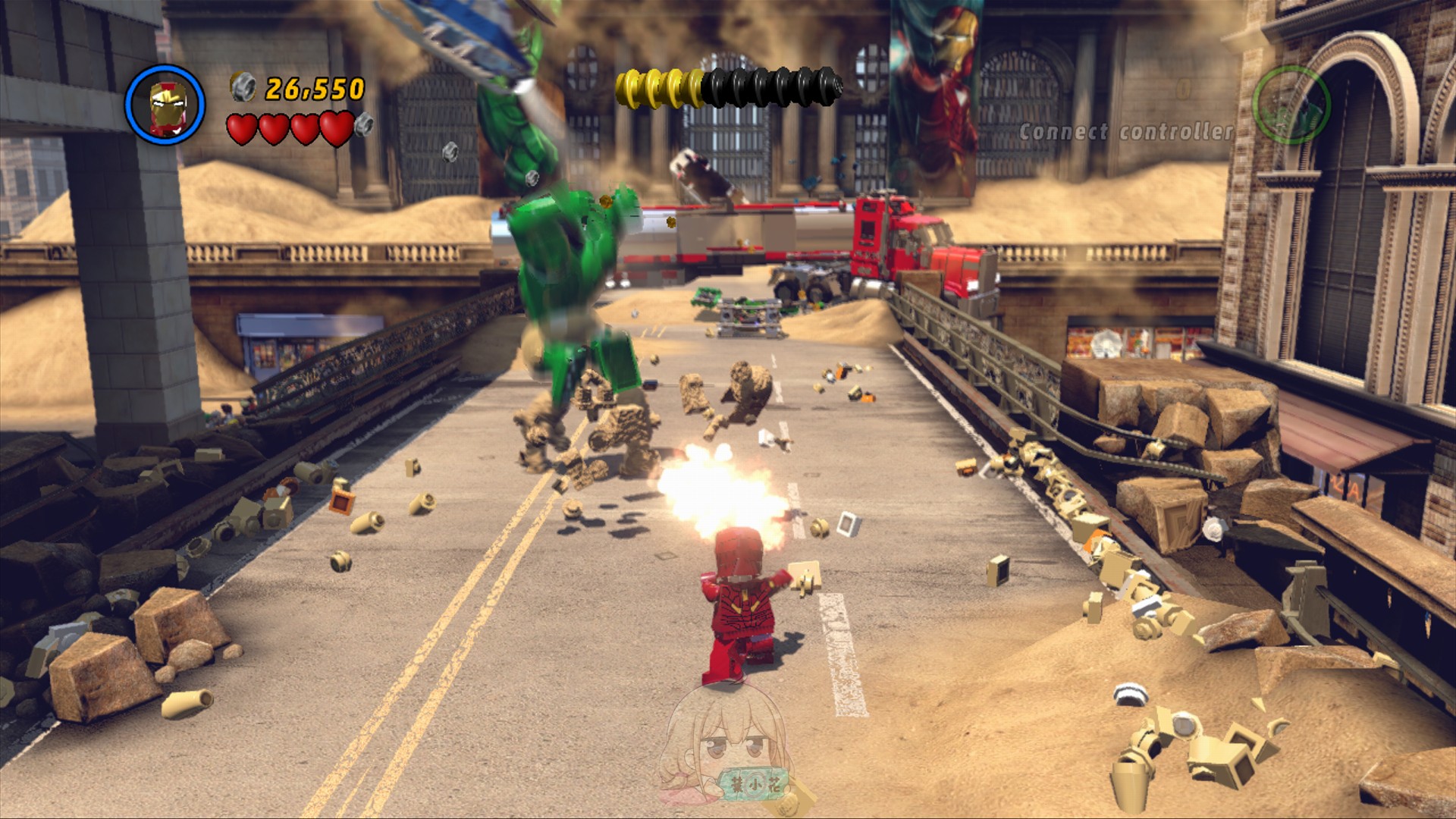Viewport: 1456px width, 819px height.
Task: Select player two's faded character portrait
Action: (x=1291, y=104)
